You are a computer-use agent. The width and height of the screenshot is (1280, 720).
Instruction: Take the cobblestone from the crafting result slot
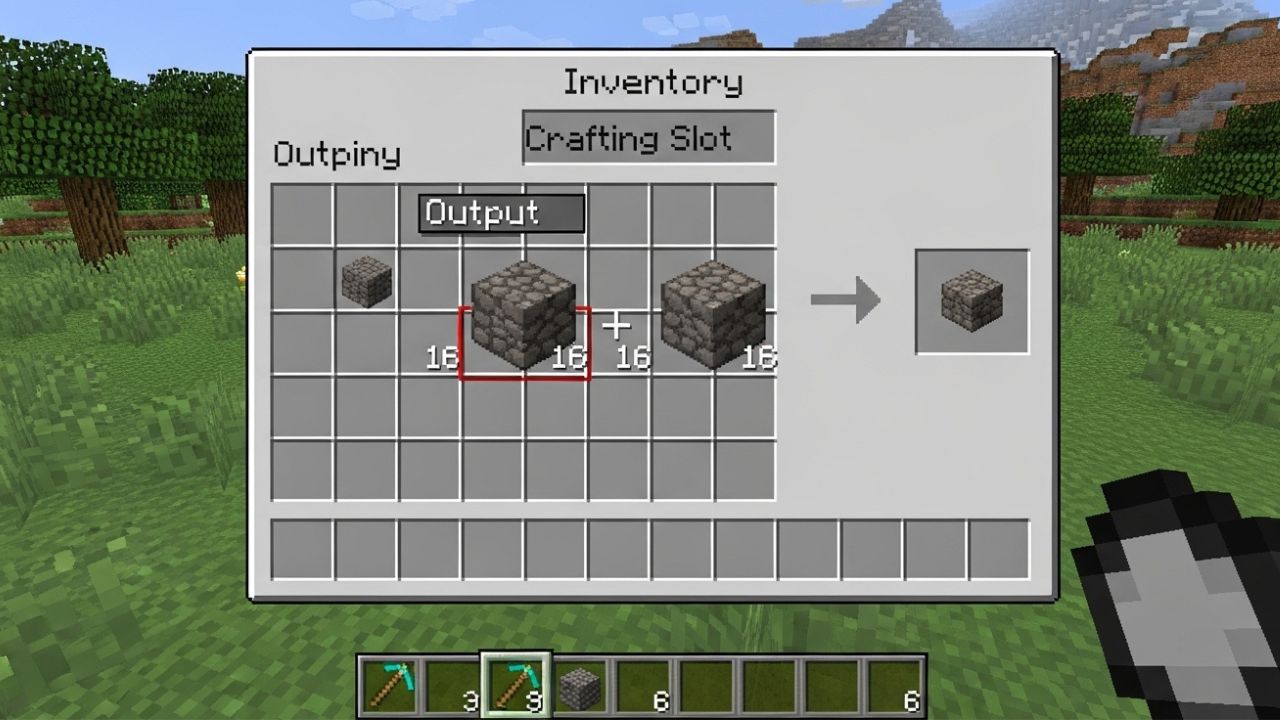click(x=972, y=301)
